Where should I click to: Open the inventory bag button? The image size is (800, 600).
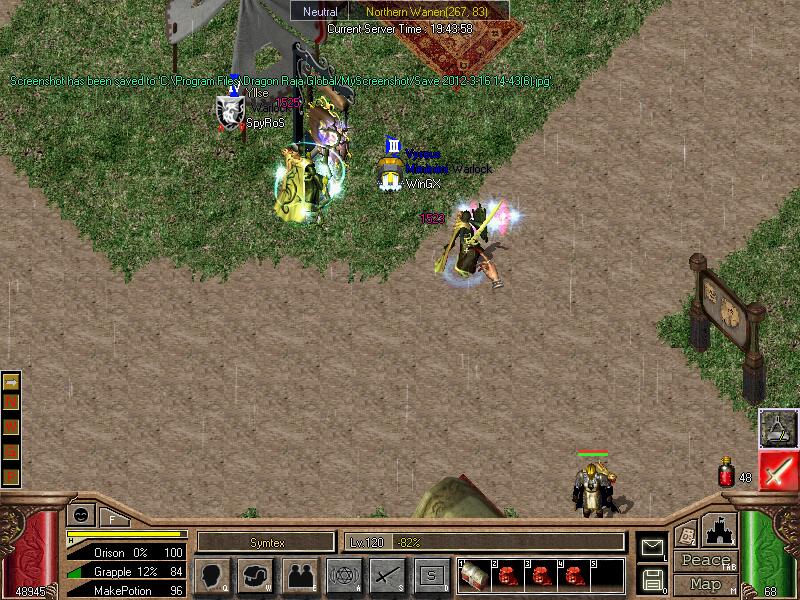coord(255,575)
